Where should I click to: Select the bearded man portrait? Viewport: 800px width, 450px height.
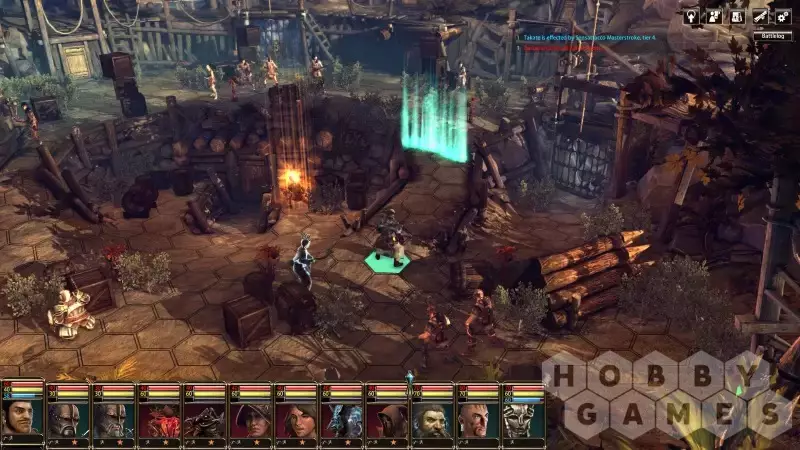(x=433, y=419)
